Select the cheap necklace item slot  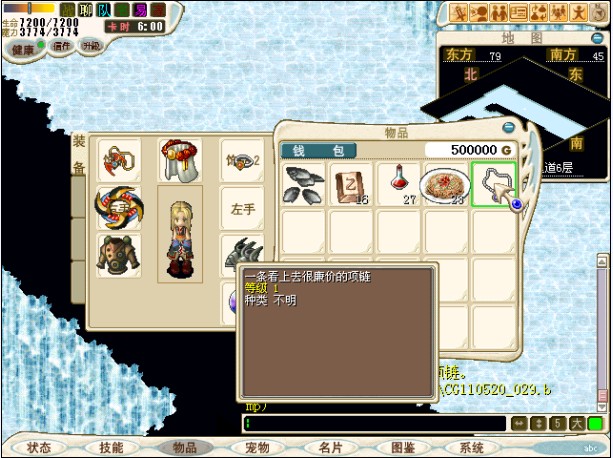pyautogui.click(x=494, y=185)
